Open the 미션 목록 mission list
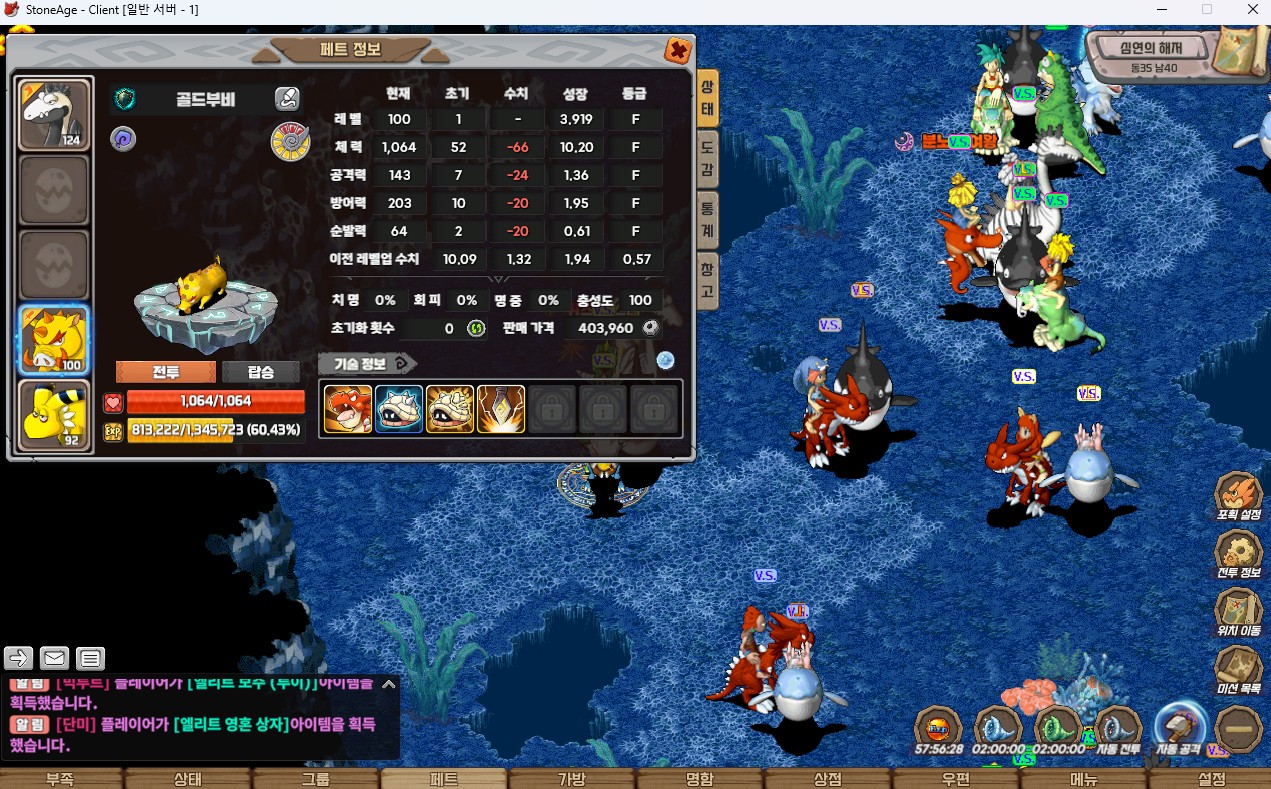The height and width of the screenshot is (789, 1271). (x=1238, y=671)
